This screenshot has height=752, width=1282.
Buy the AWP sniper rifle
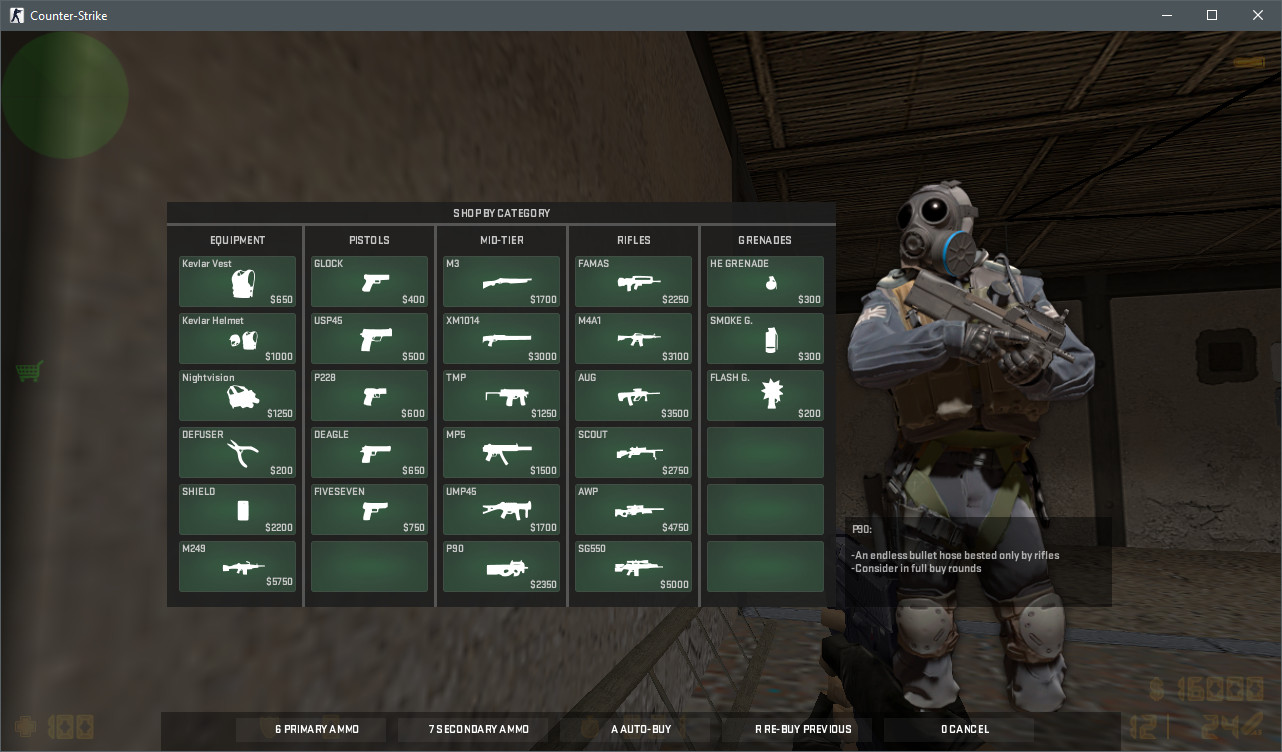pyautogui.click(x=633, y=509)
